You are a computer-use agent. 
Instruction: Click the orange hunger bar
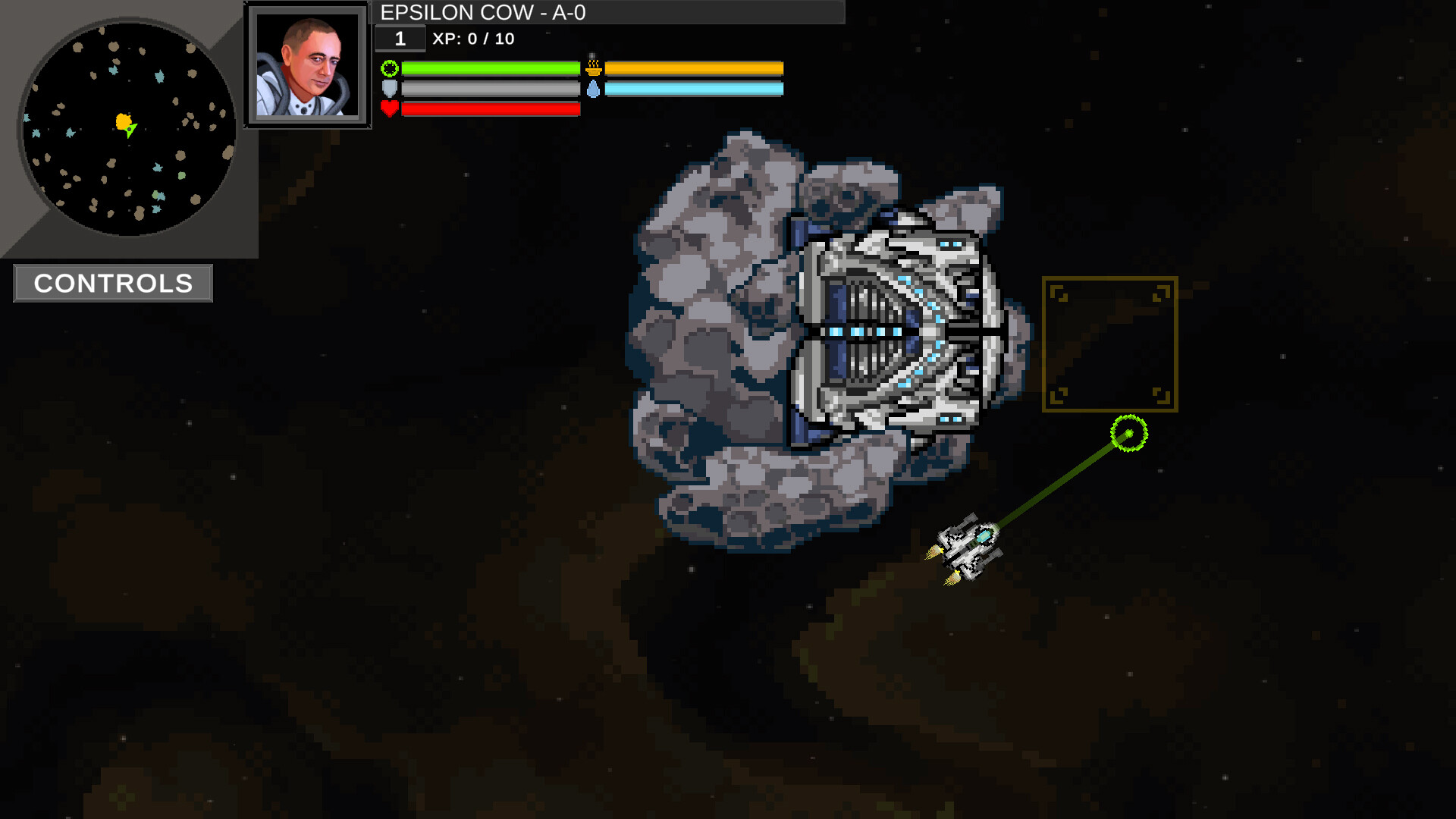(x=694, y=68)
